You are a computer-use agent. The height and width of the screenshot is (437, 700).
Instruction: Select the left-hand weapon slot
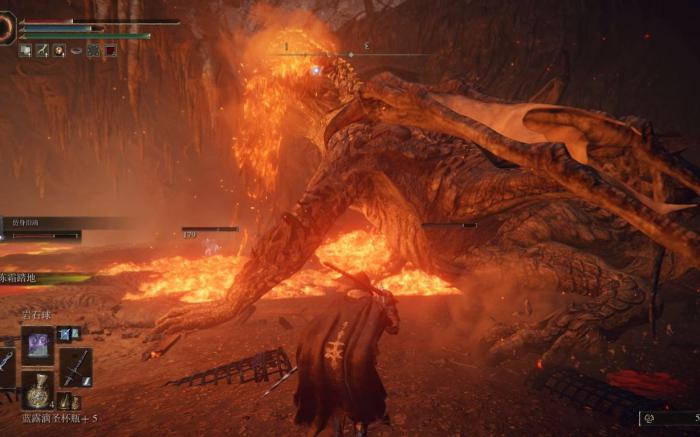click(5, 362)
